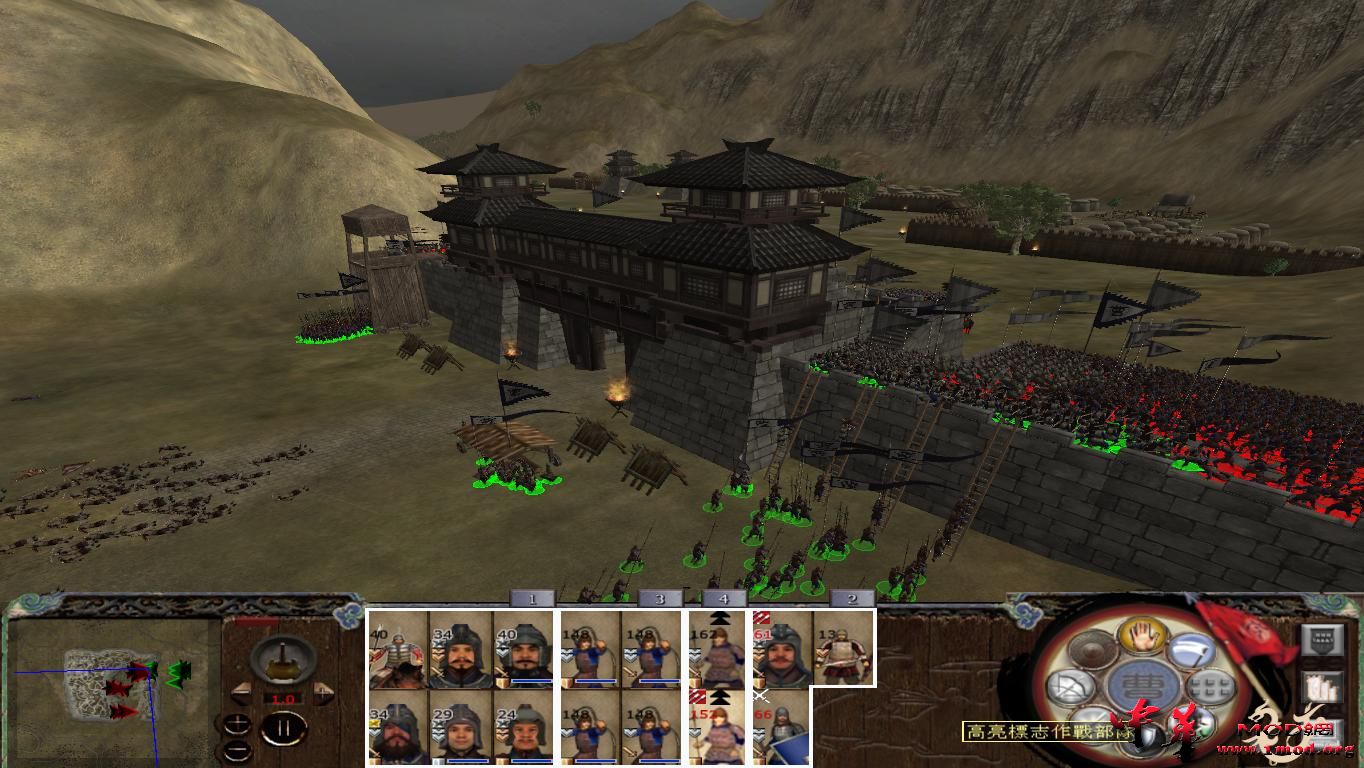Select group 1 tab
This screenshot has width=1364, height=768.
[x=532, y=598]
